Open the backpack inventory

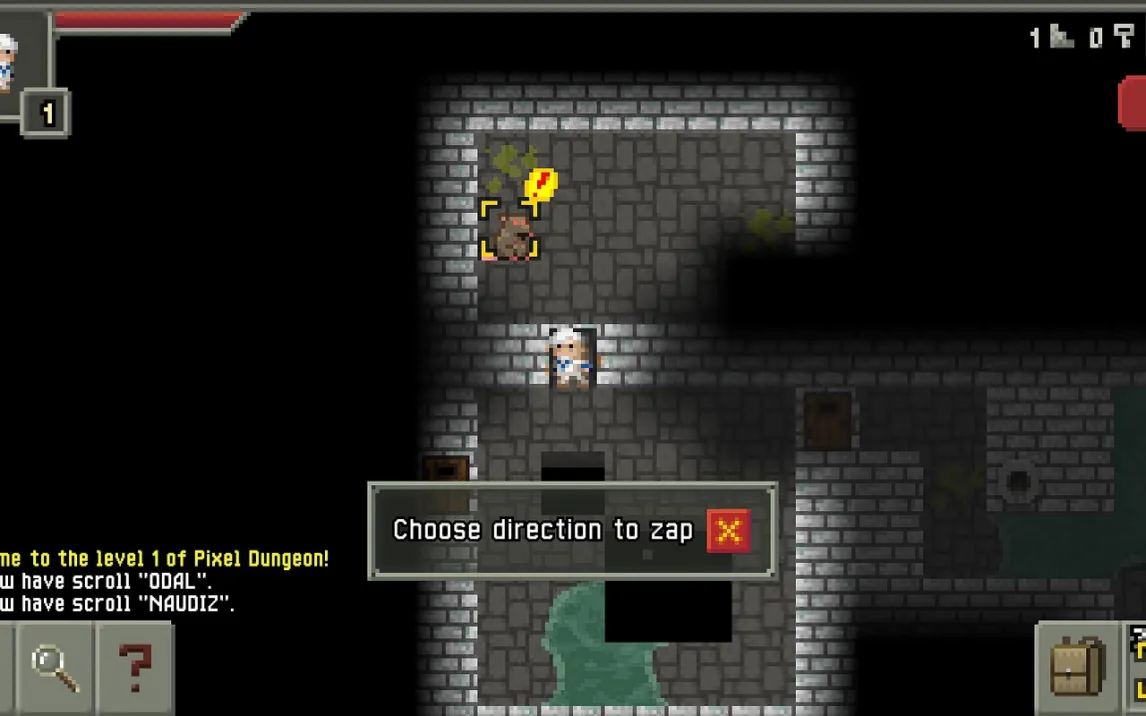tap(1078, 667)
